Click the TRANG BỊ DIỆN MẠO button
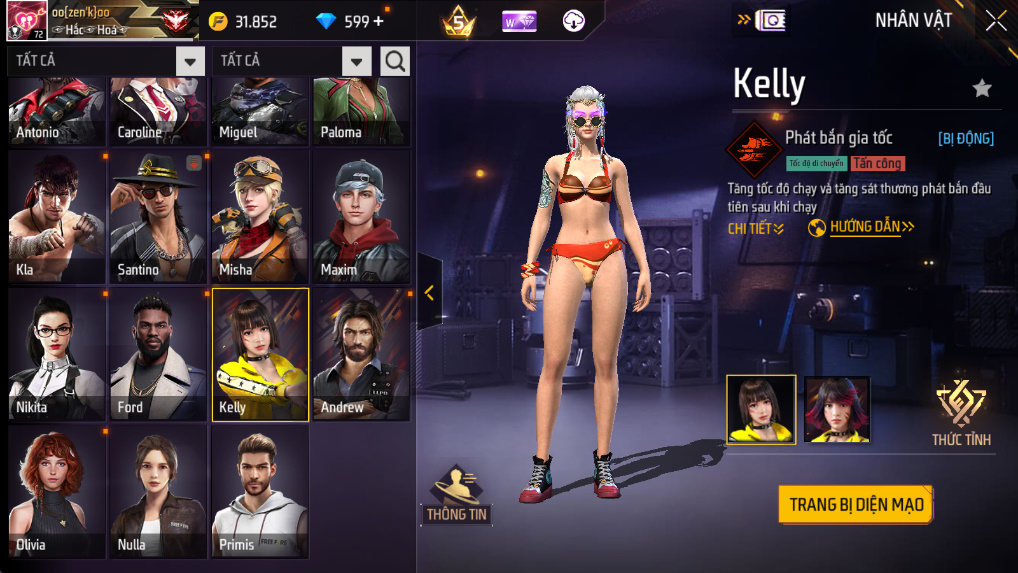The image size is (1018, 573). pos(855,504)
